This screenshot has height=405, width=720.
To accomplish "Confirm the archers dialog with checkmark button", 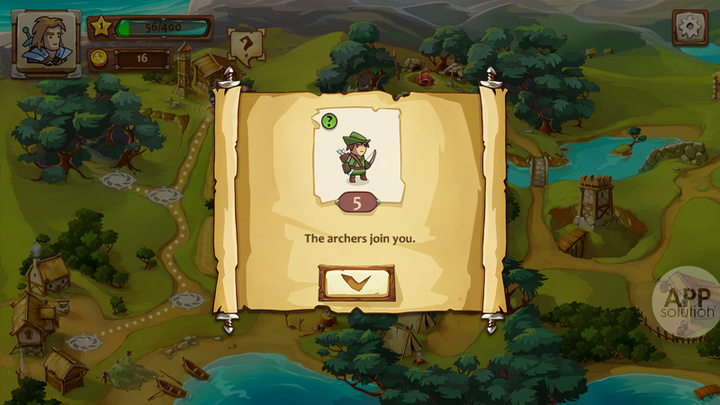I will pyautogui.click(x=356, y=283).
